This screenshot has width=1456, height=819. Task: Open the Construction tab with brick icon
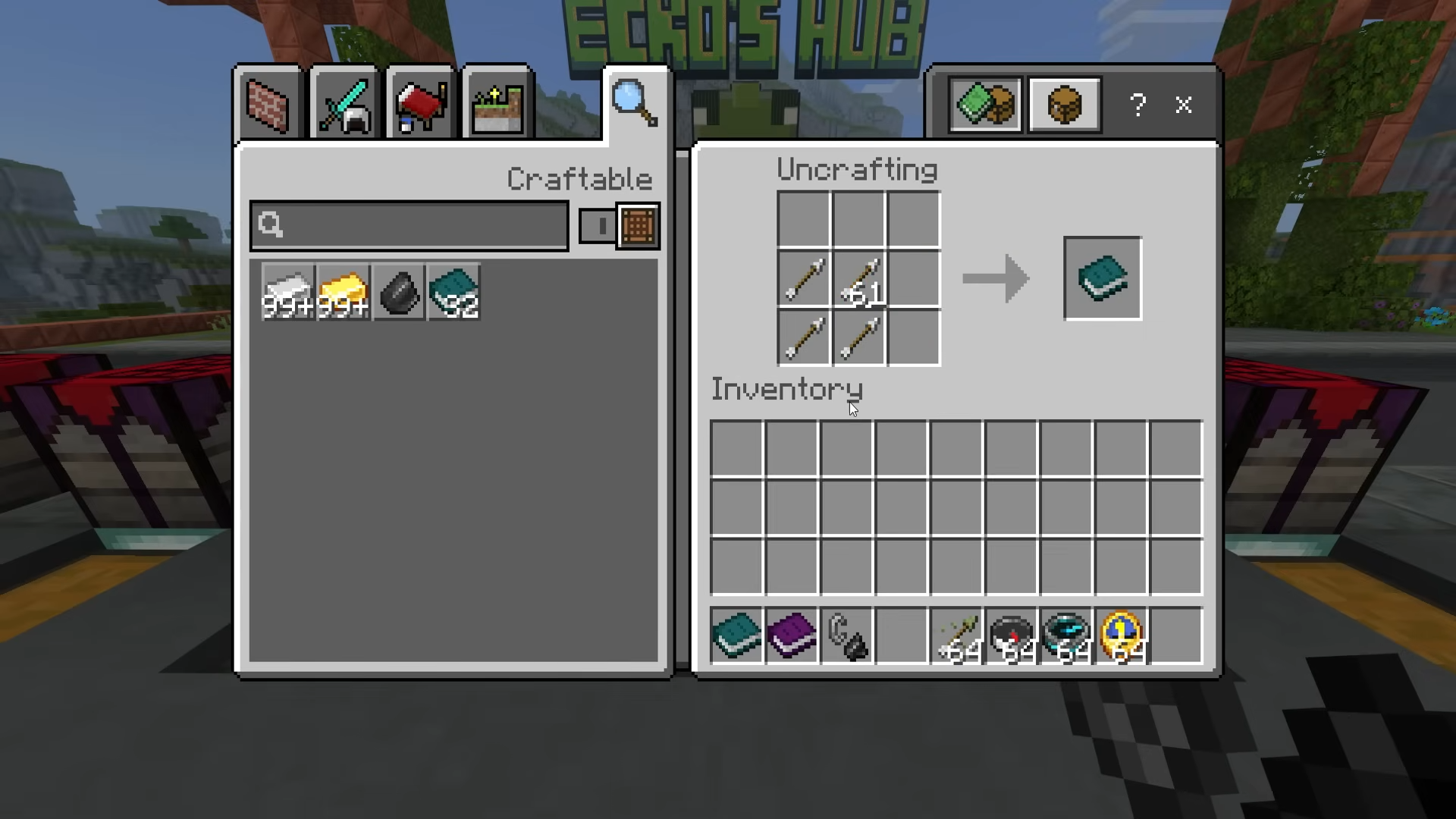(x=268, y=105)
